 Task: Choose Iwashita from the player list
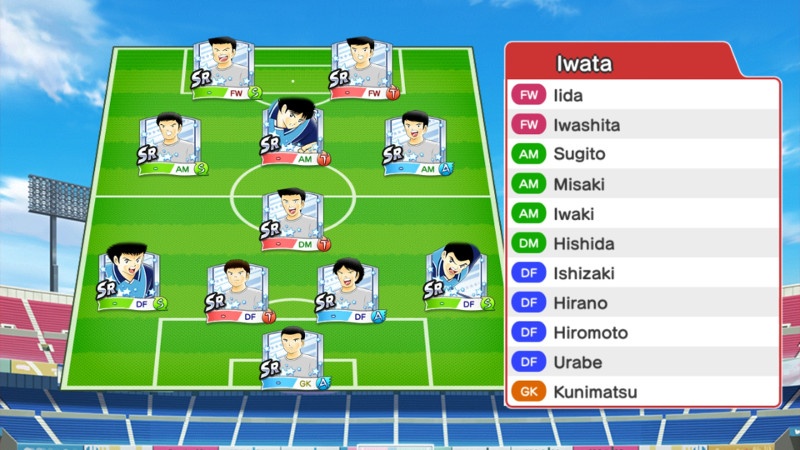tap(642, 126)
